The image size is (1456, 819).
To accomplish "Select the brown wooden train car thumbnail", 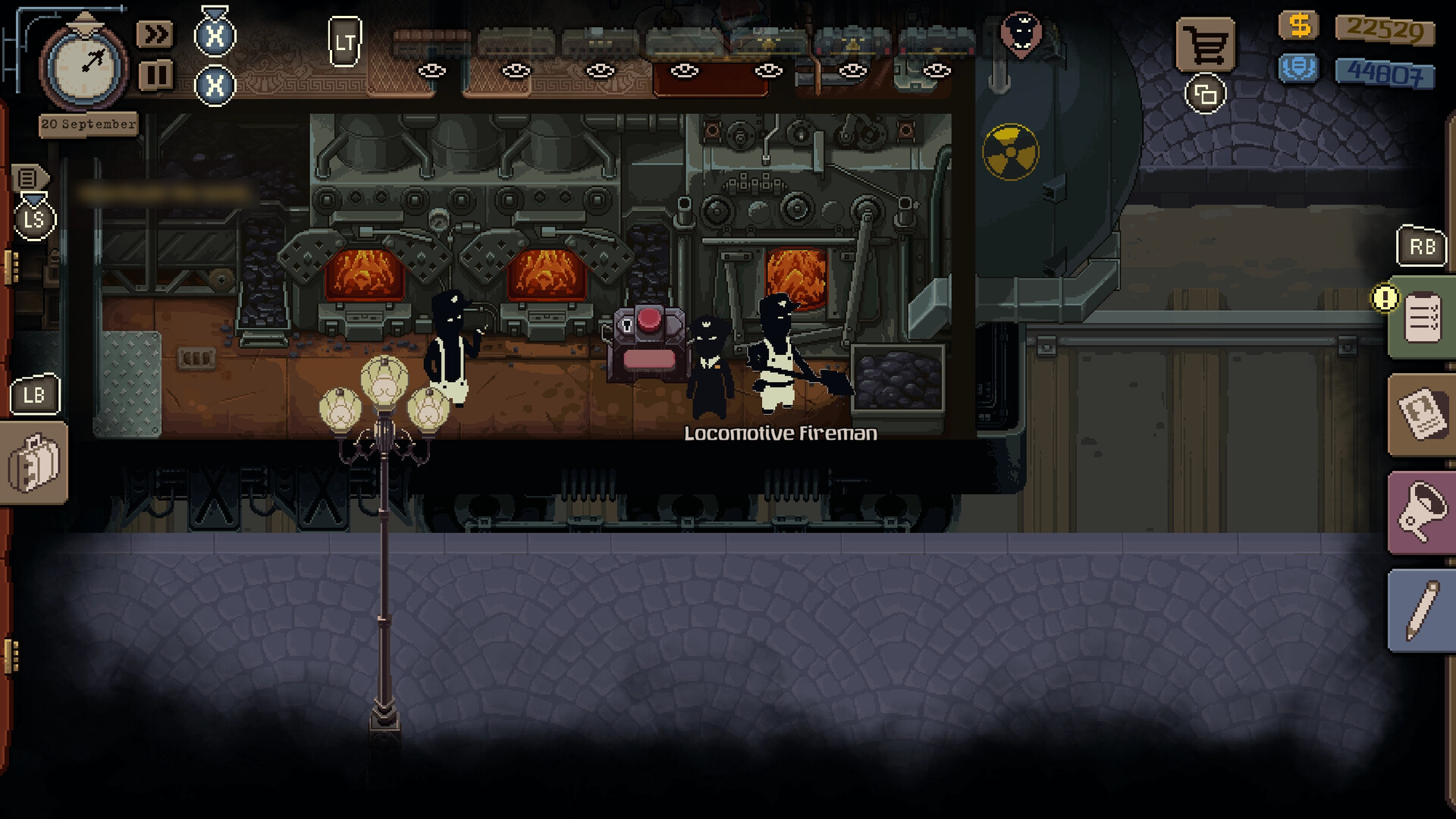I will pos(431,43).
